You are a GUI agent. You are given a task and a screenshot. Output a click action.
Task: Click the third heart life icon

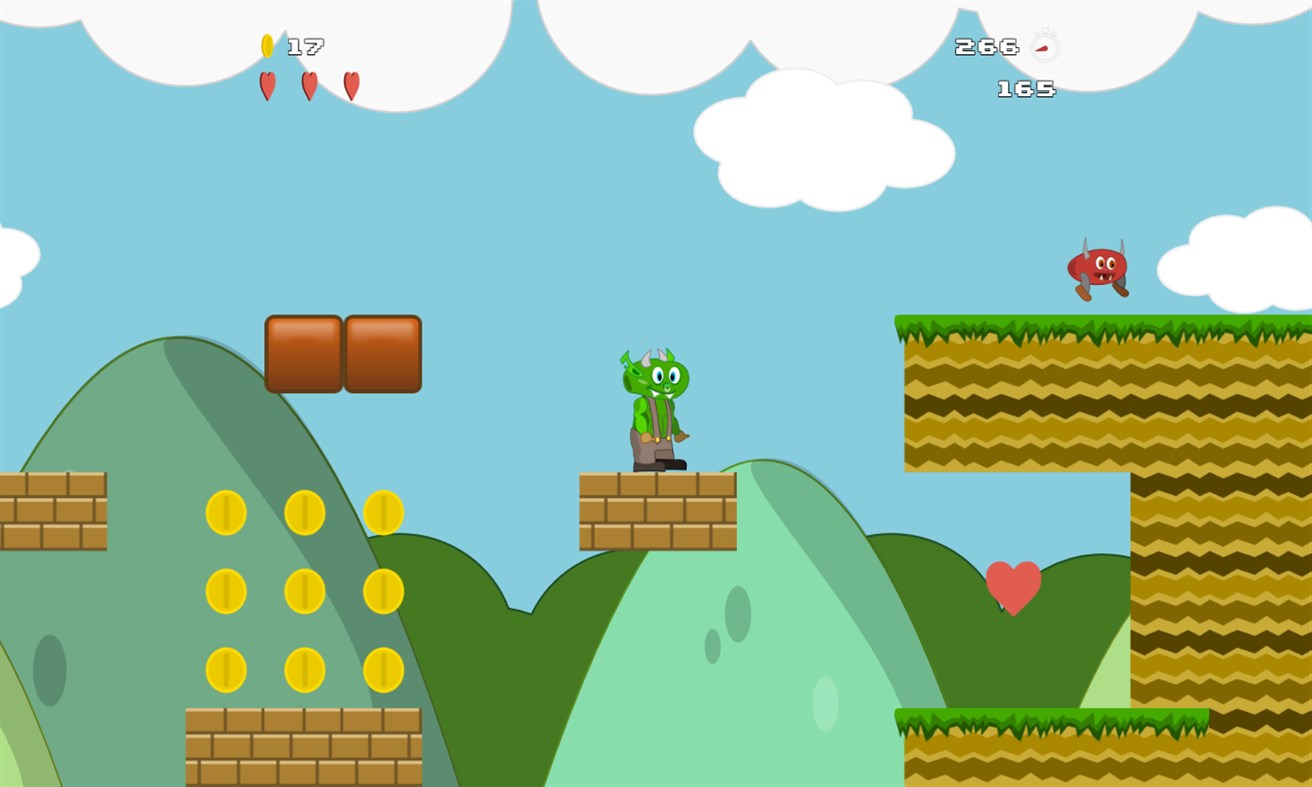tap(352, 86)
